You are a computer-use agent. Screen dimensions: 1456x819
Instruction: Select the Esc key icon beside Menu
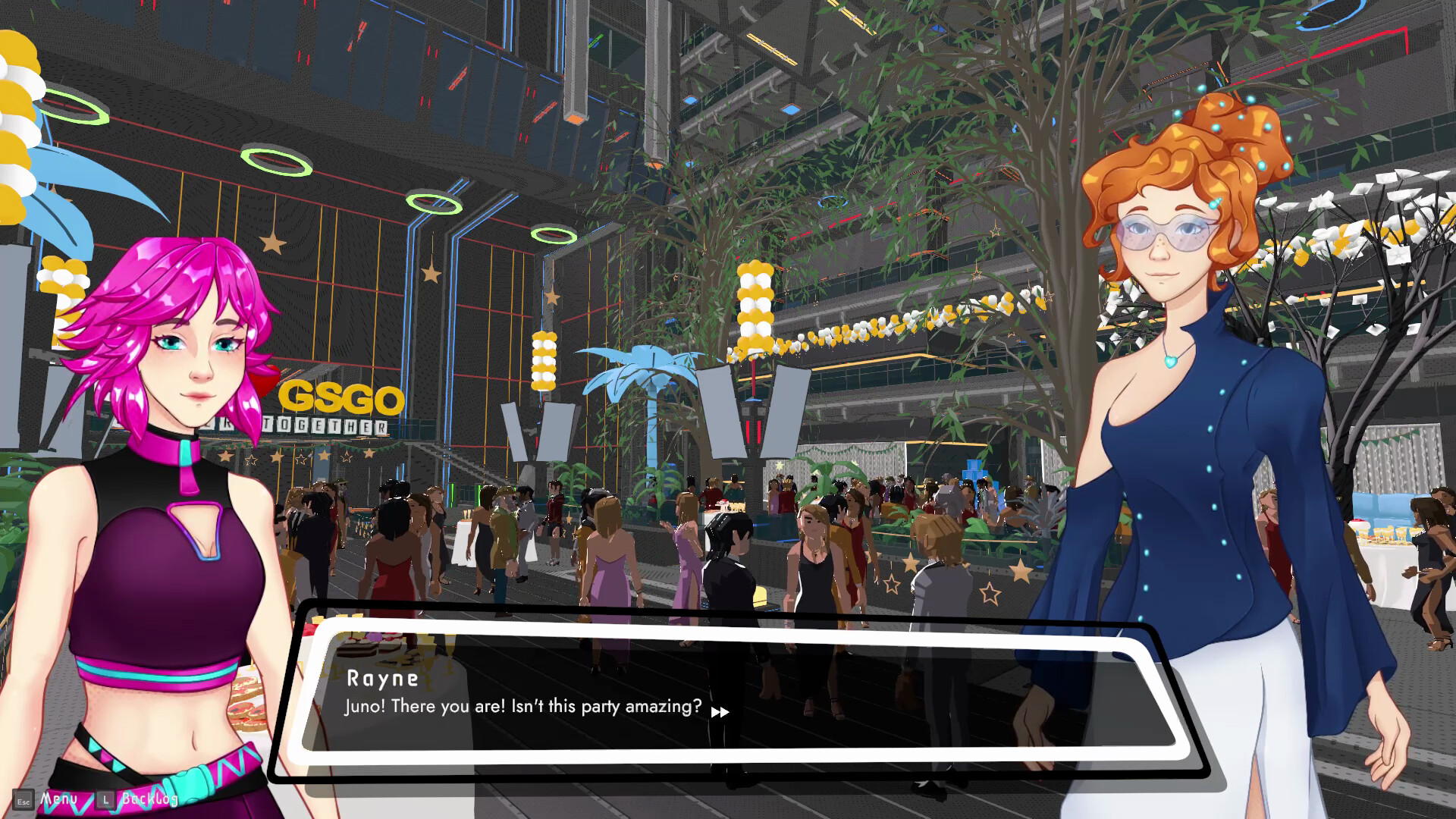point(24,799)
